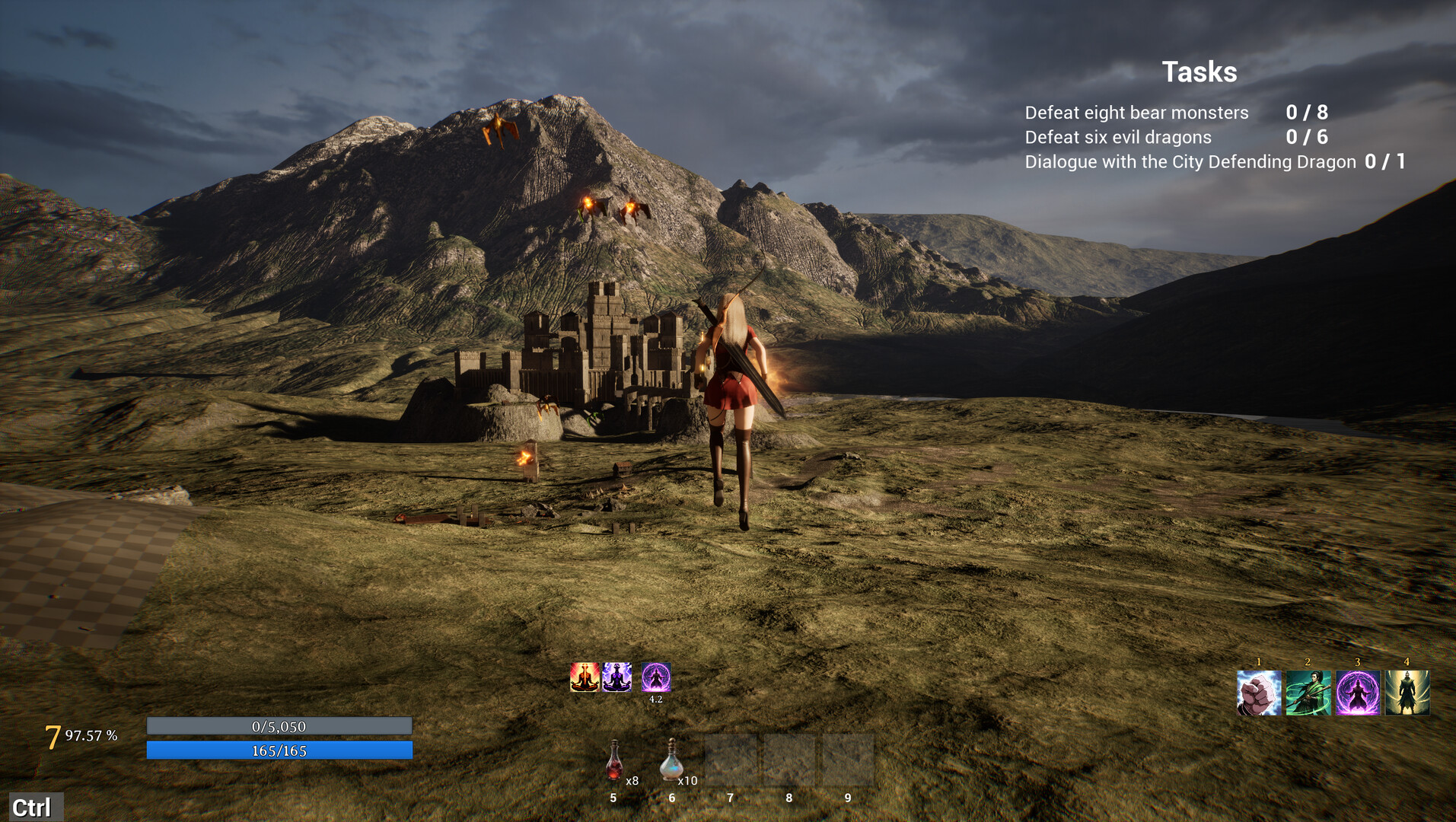Drink the red health potion
This screenshot has width=1456, height=822.
pyautogui.click(x=614, y=761)
